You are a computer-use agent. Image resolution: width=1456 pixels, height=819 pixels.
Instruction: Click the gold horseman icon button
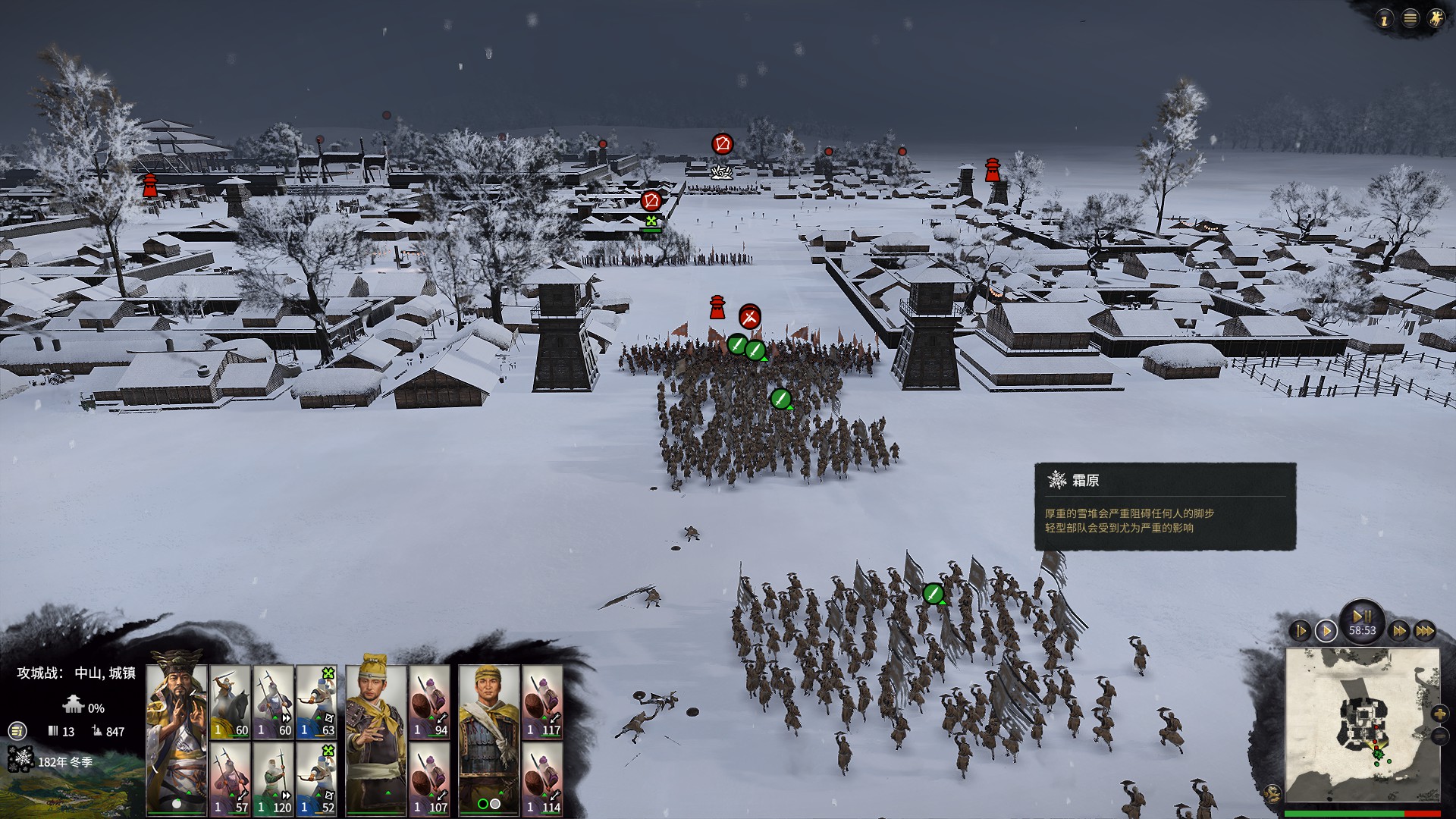(x=1436, y=18)
